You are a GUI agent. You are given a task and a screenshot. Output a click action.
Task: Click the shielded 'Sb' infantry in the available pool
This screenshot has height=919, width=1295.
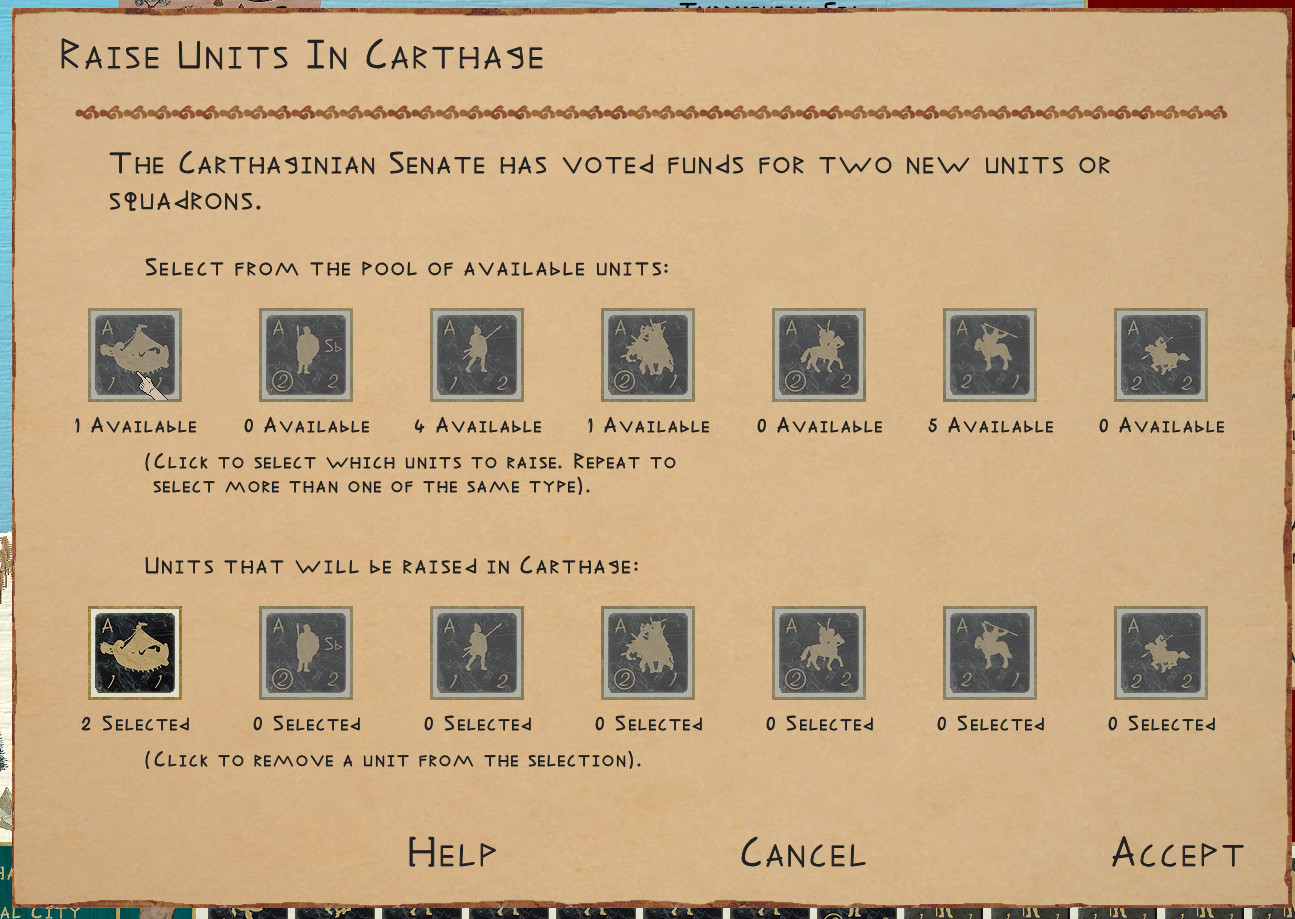[x=306, y=355]
